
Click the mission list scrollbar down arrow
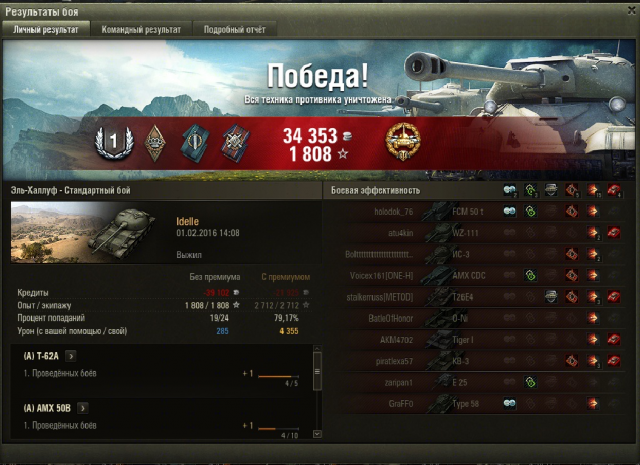click(317, 433)
